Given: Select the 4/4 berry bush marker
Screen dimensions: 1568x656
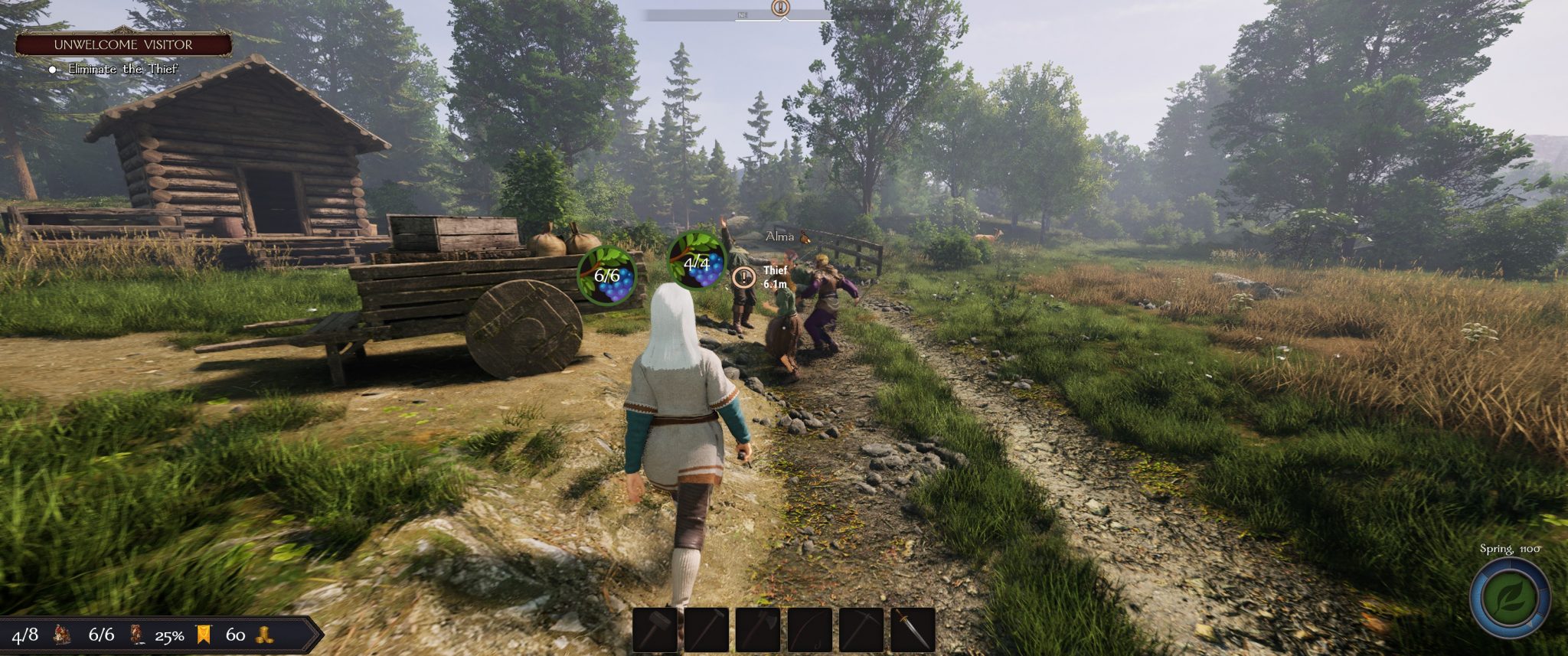Looking at the screenshot, I should coord(696,262).
